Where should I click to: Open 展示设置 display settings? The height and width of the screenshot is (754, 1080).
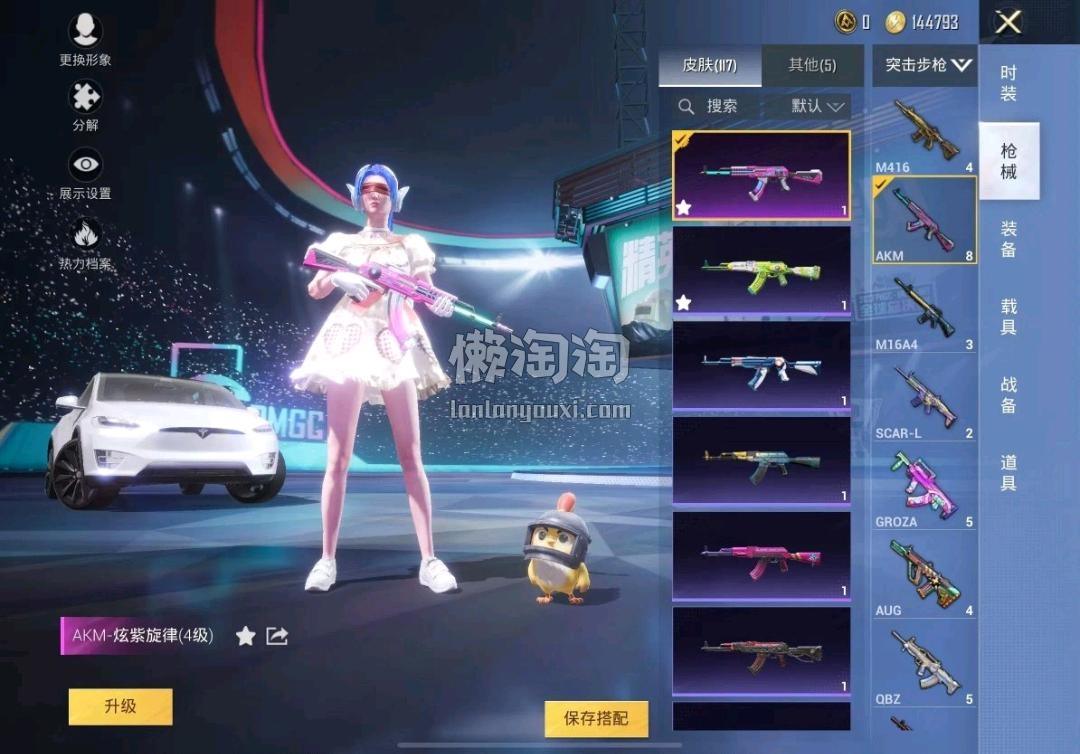[85, 173]
